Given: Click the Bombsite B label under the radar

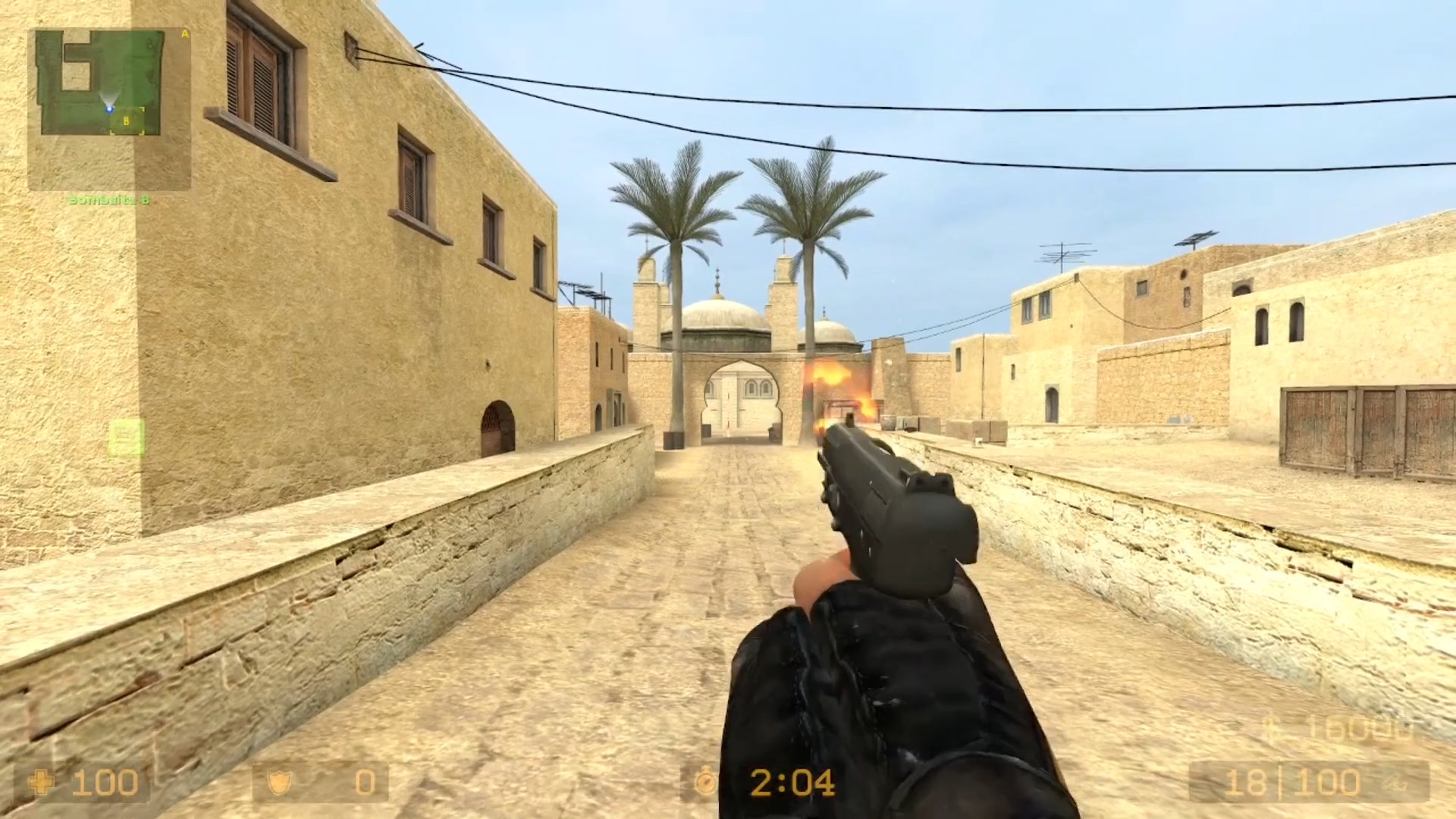Looking at the screenshot, I should (108, 199).
